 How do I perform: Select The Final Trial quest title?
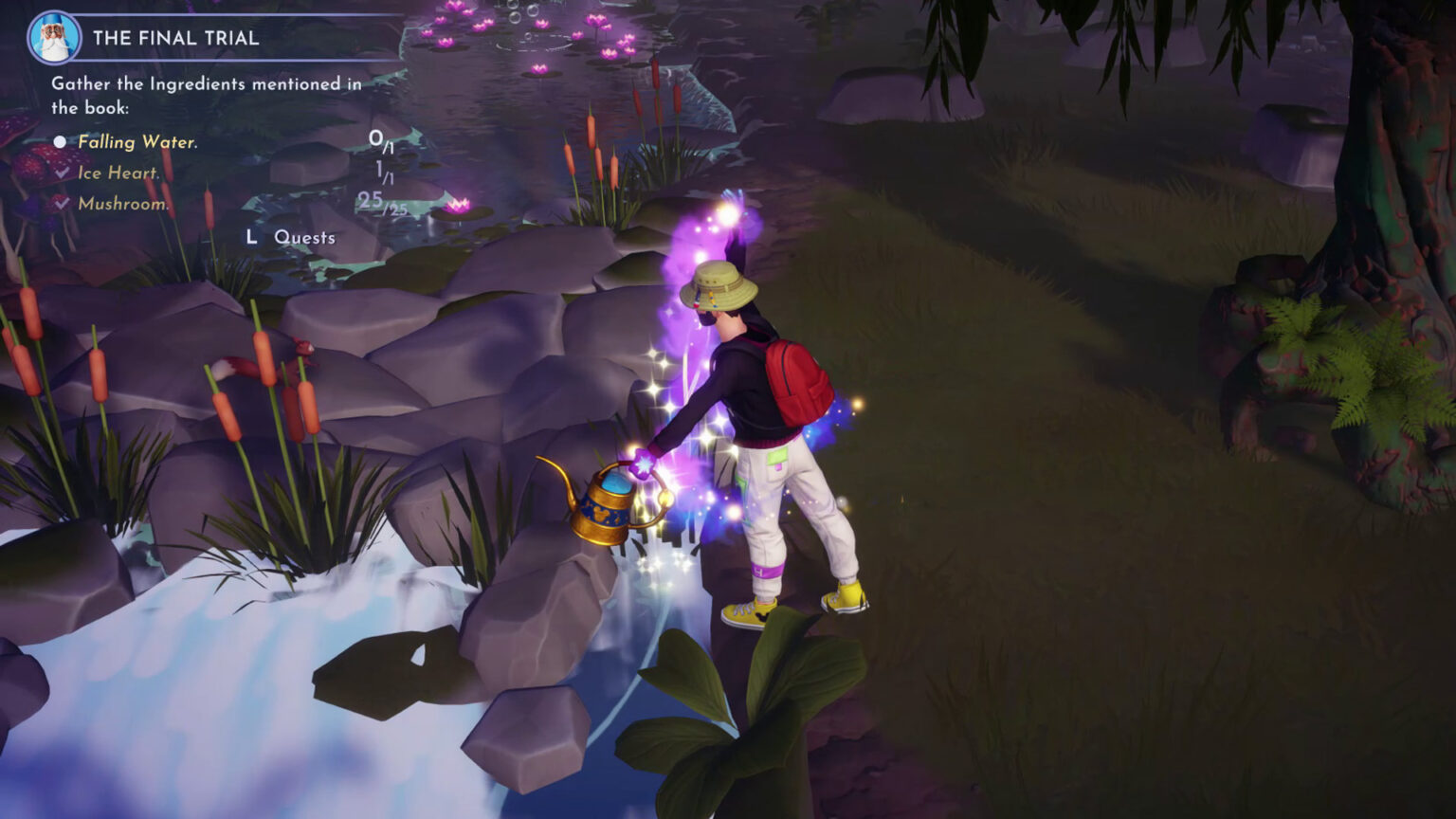point(175,39)
